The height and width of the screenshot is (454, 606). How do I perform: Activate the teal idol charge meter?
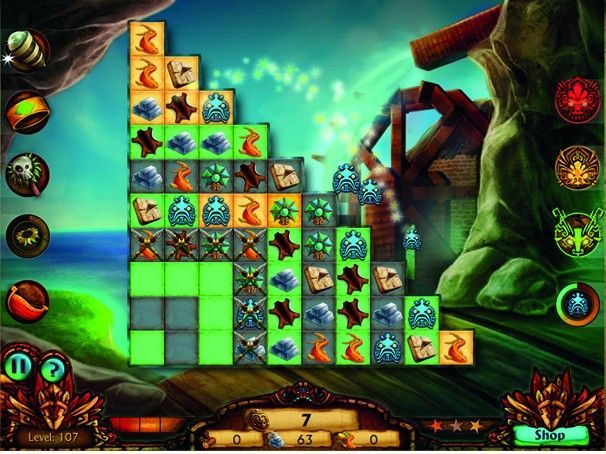tap(578, 304)
